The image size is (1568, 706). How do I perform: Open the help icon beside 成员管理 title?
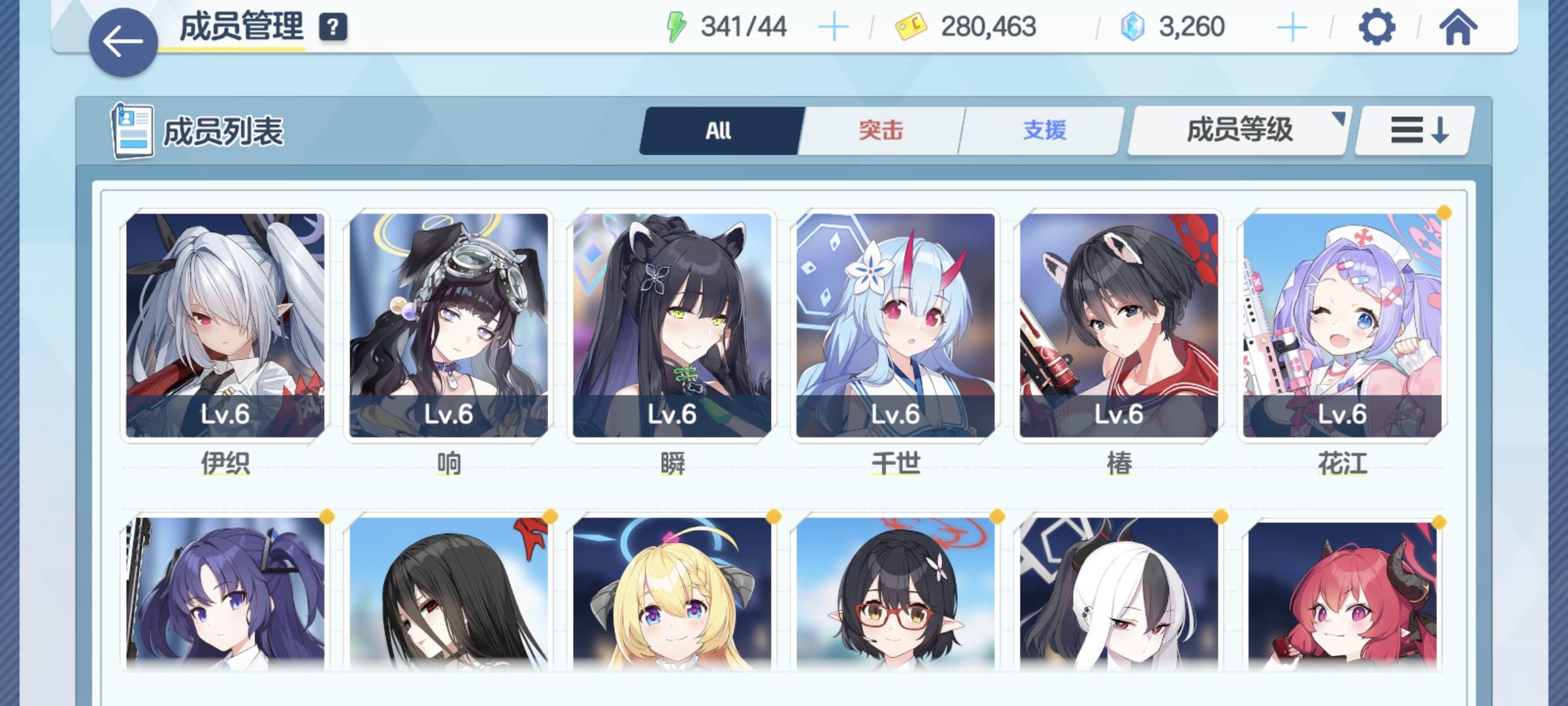(333, 27)
